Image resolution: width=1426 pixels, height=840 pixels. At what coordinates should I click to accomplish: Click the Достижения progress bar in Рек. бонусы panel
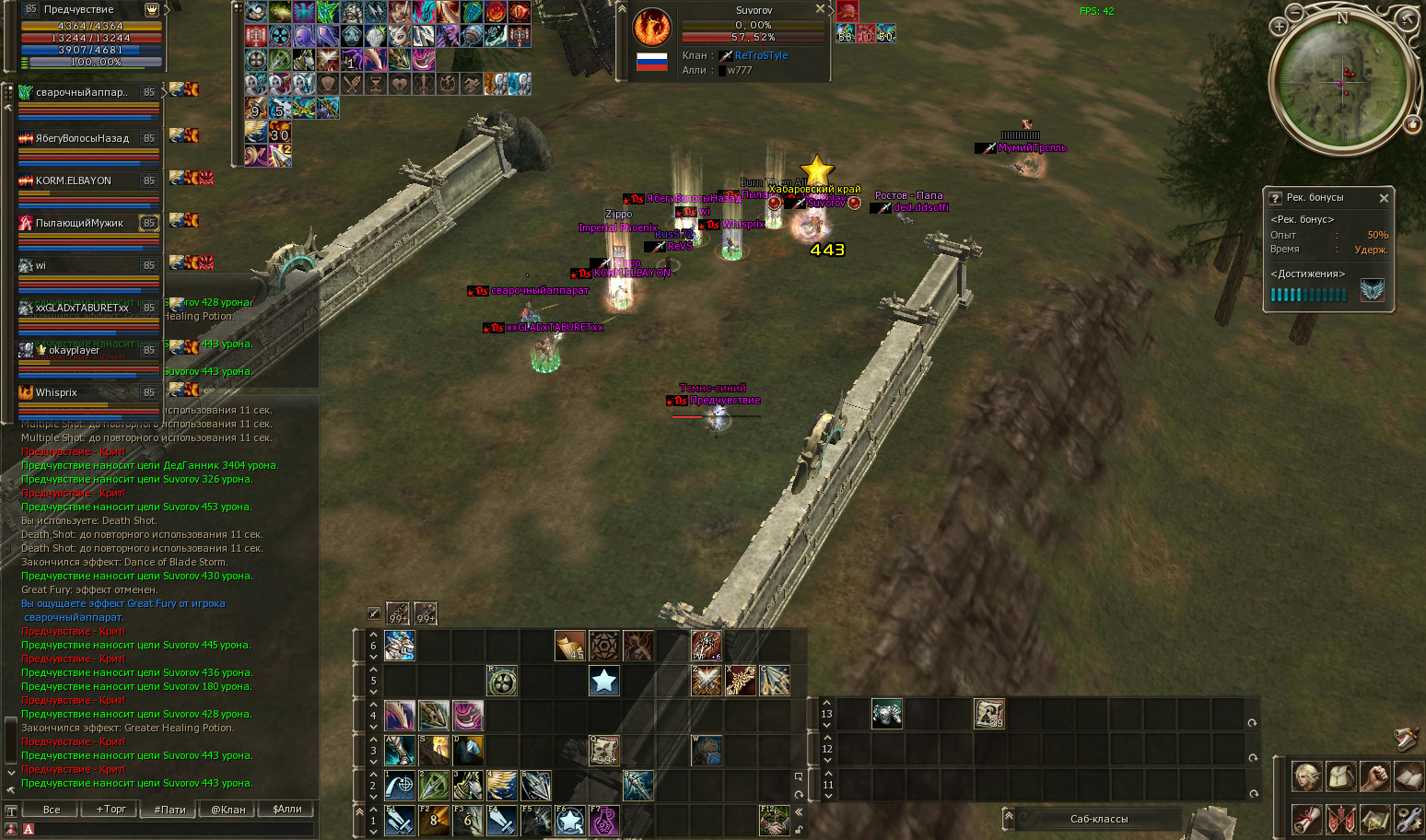point(1308,294)
